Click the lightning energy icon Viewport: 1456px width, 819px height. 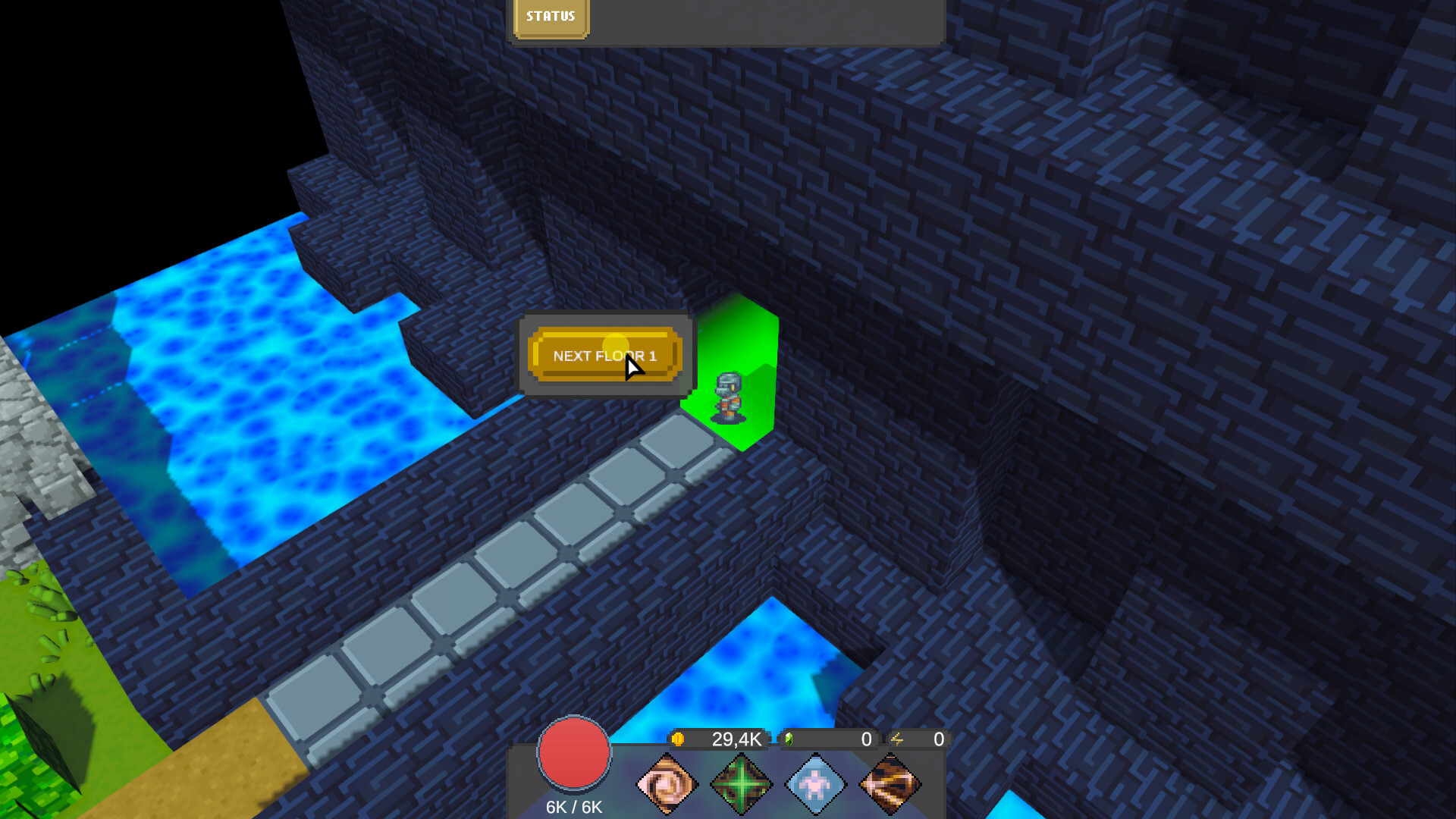(897, 739)
